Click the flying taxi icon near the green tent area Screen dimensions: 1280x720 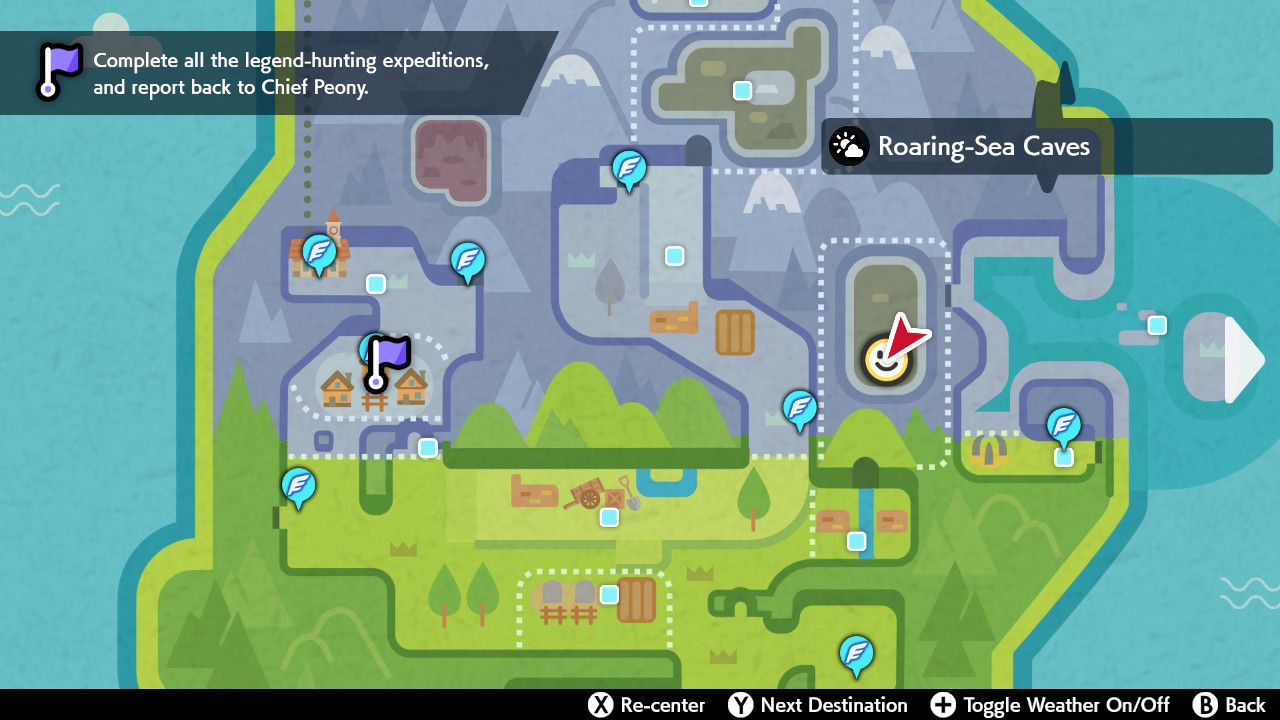[x=1063, y=425]
